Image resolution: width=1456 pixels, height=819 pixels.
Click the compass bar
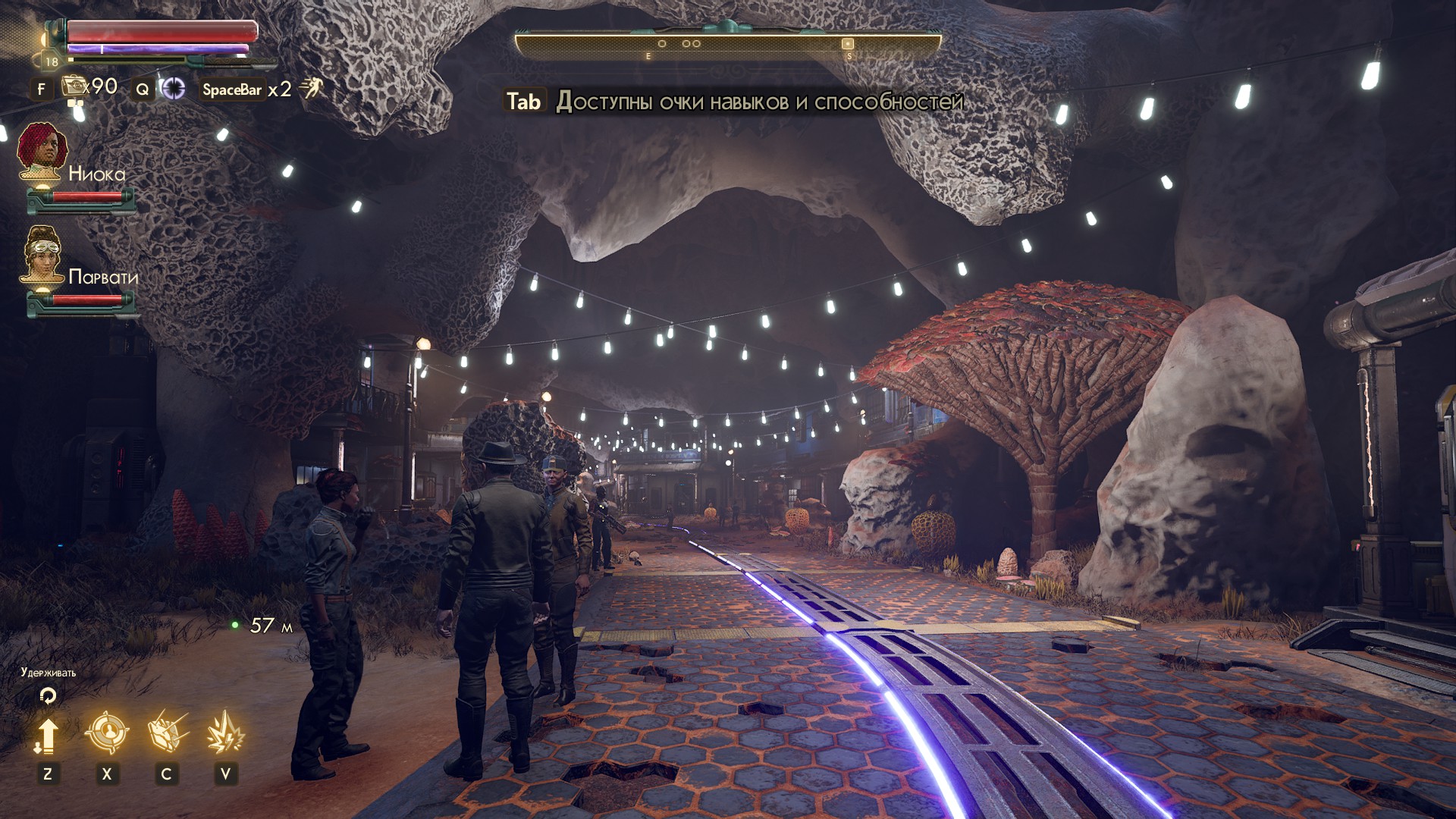[x=728, y=45]
